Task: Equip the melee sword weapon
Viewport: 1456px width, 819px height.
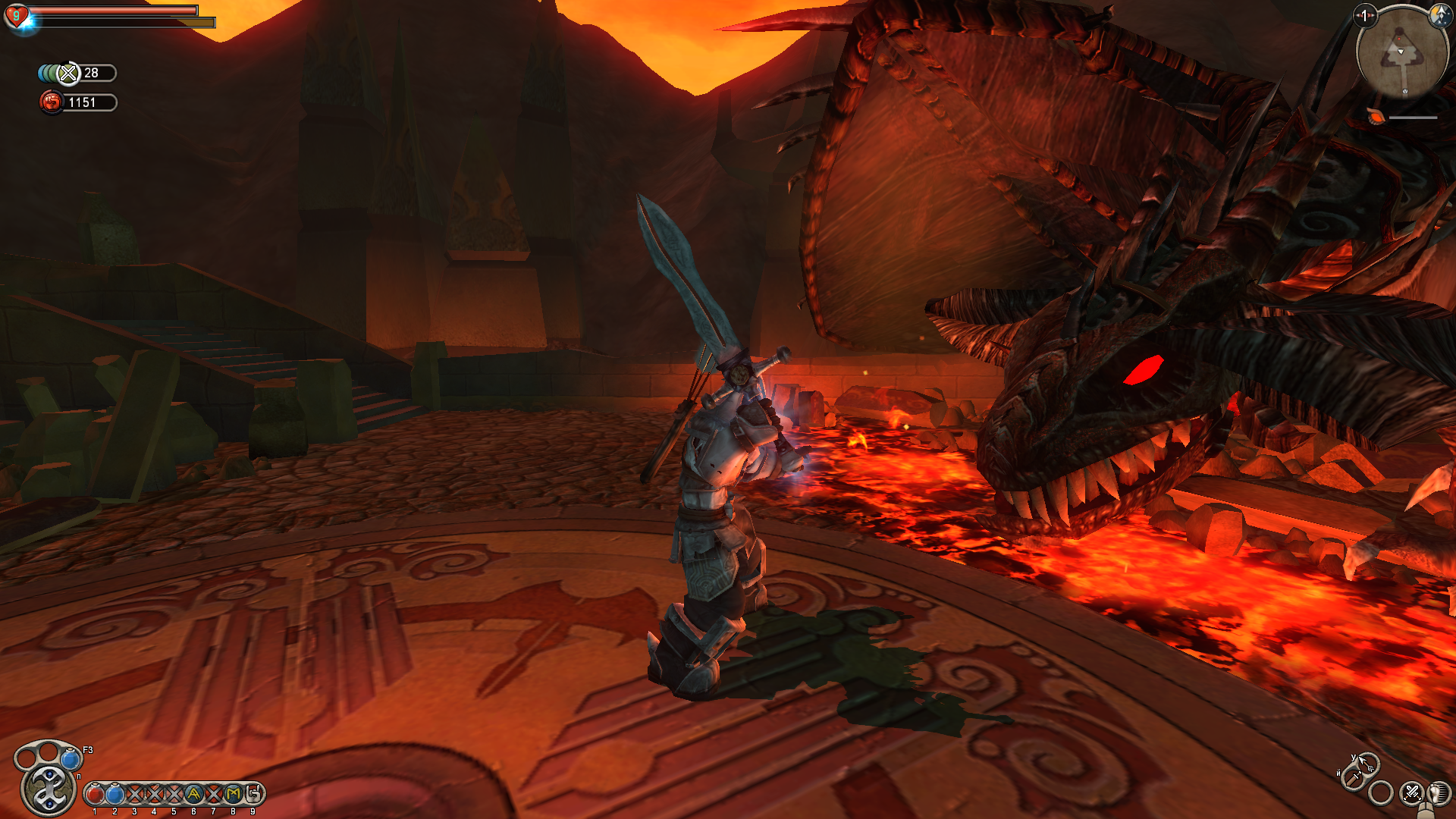Action: 1352,778
